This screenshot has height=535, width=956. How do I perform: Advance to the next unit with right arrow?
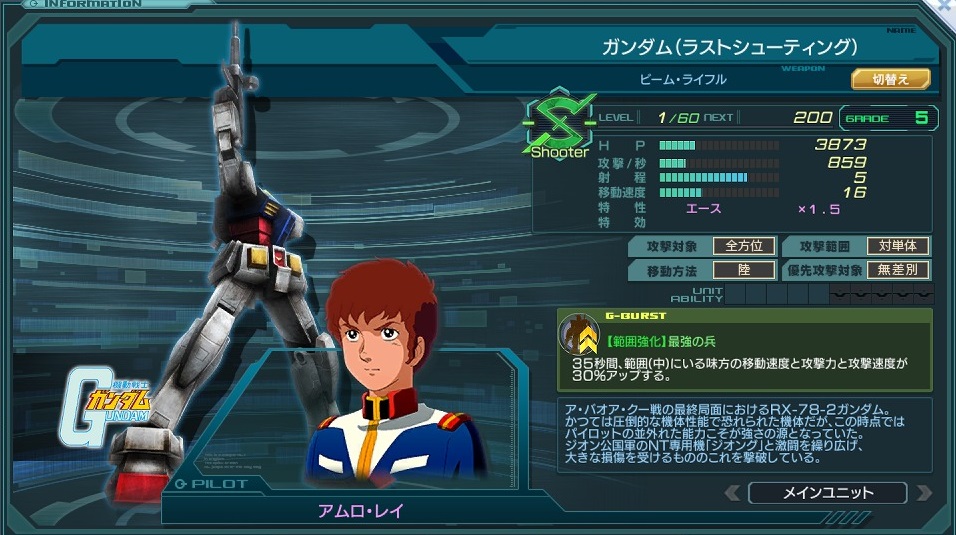tap(923, 493)
